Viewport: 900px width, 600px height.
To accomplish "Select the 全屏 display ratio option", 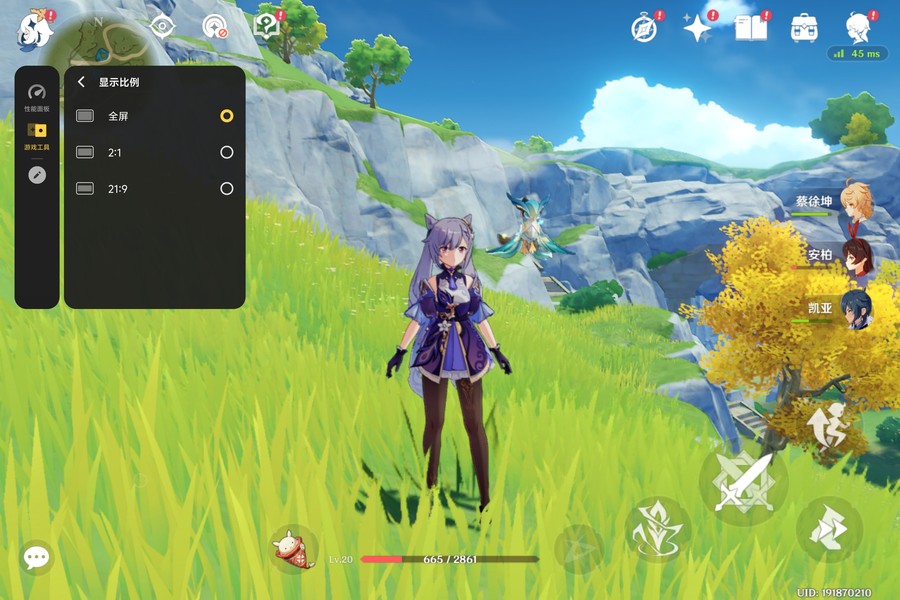I will click(x=227, y=116).
